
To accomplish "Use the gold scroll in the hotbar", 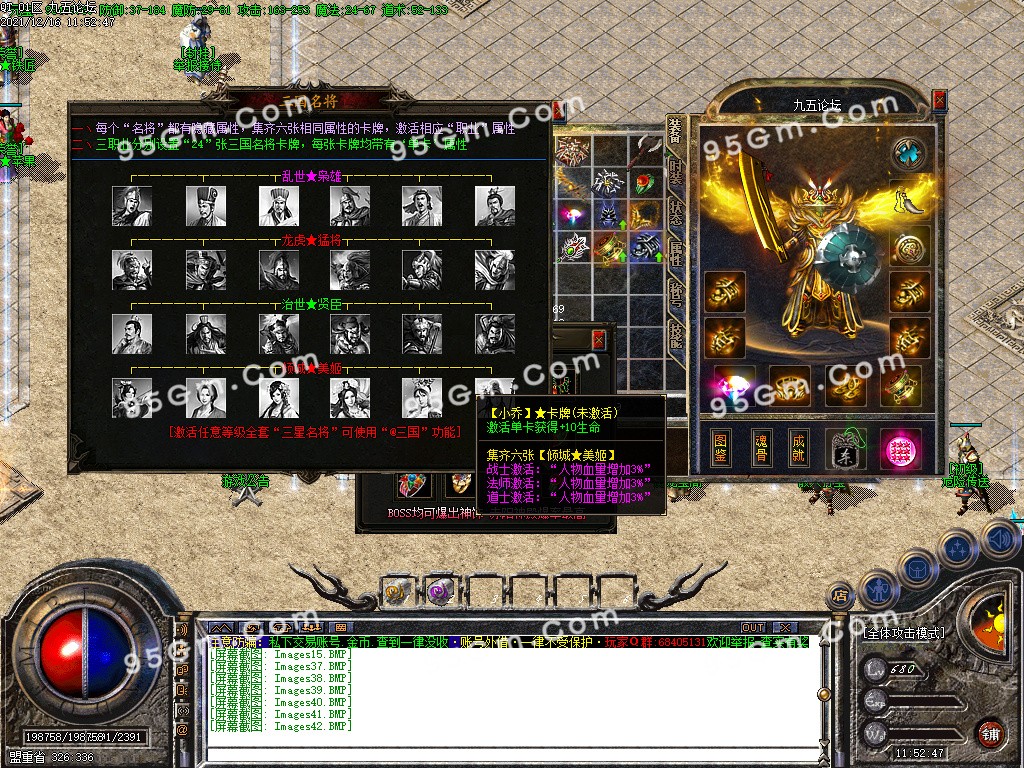I will click(396, 591).
